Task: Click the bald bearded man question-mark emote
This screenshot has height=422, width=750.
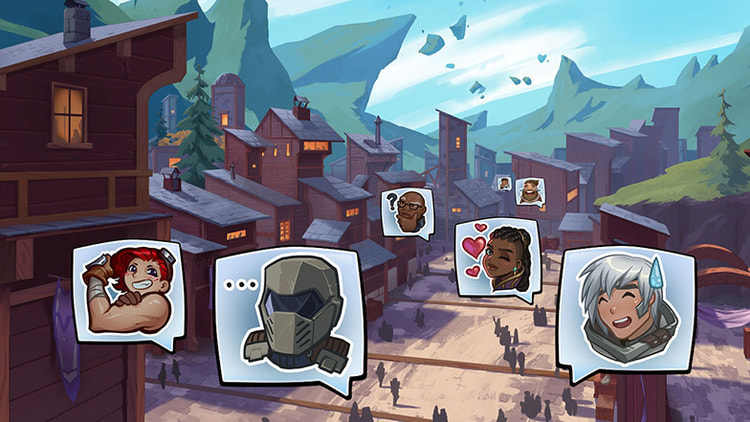Action: pyautogui.click(x=407, y=212)
